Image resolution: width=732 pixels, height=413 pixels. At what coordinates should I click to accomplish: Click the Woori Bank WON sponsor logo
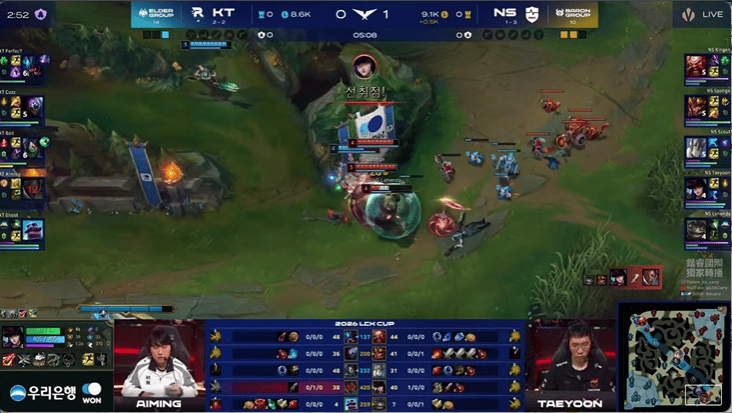tap(55, 390)
